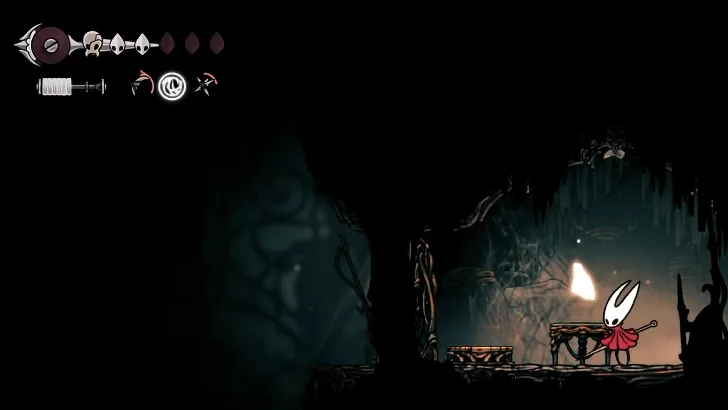Click the red curved blade tool icon
Image resolution: width=728 pixels, height=410 pixels.
click(x=142, y=84)
